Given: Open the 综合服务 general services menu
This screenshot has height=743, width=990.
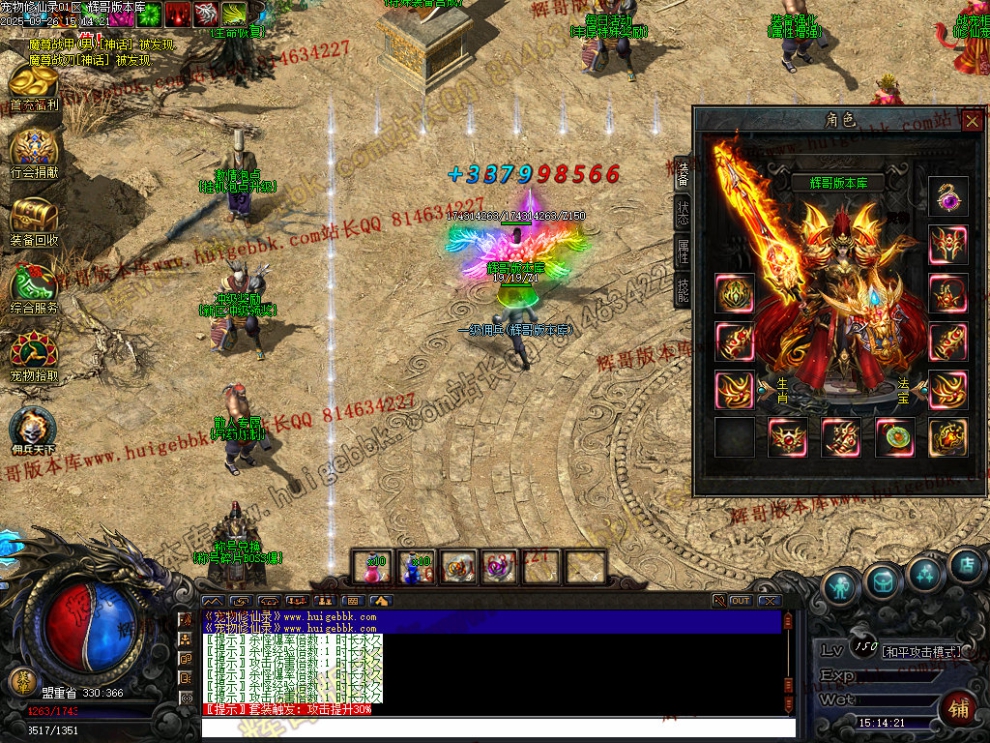Looking at the screenshot, I should 34,286.
